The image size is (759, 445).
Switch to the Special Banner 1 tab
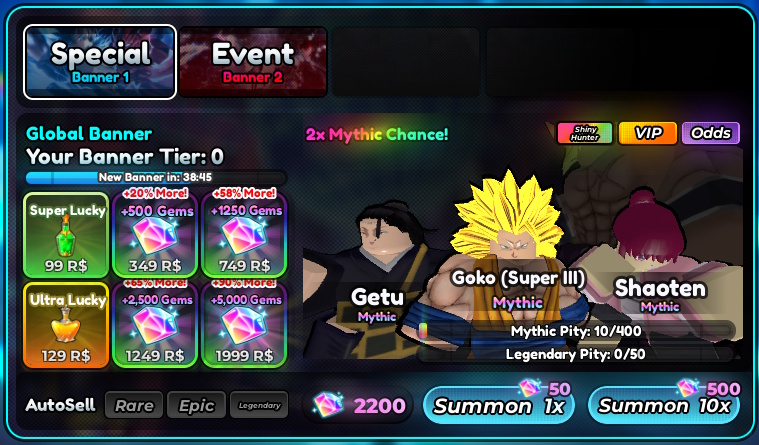100,61
